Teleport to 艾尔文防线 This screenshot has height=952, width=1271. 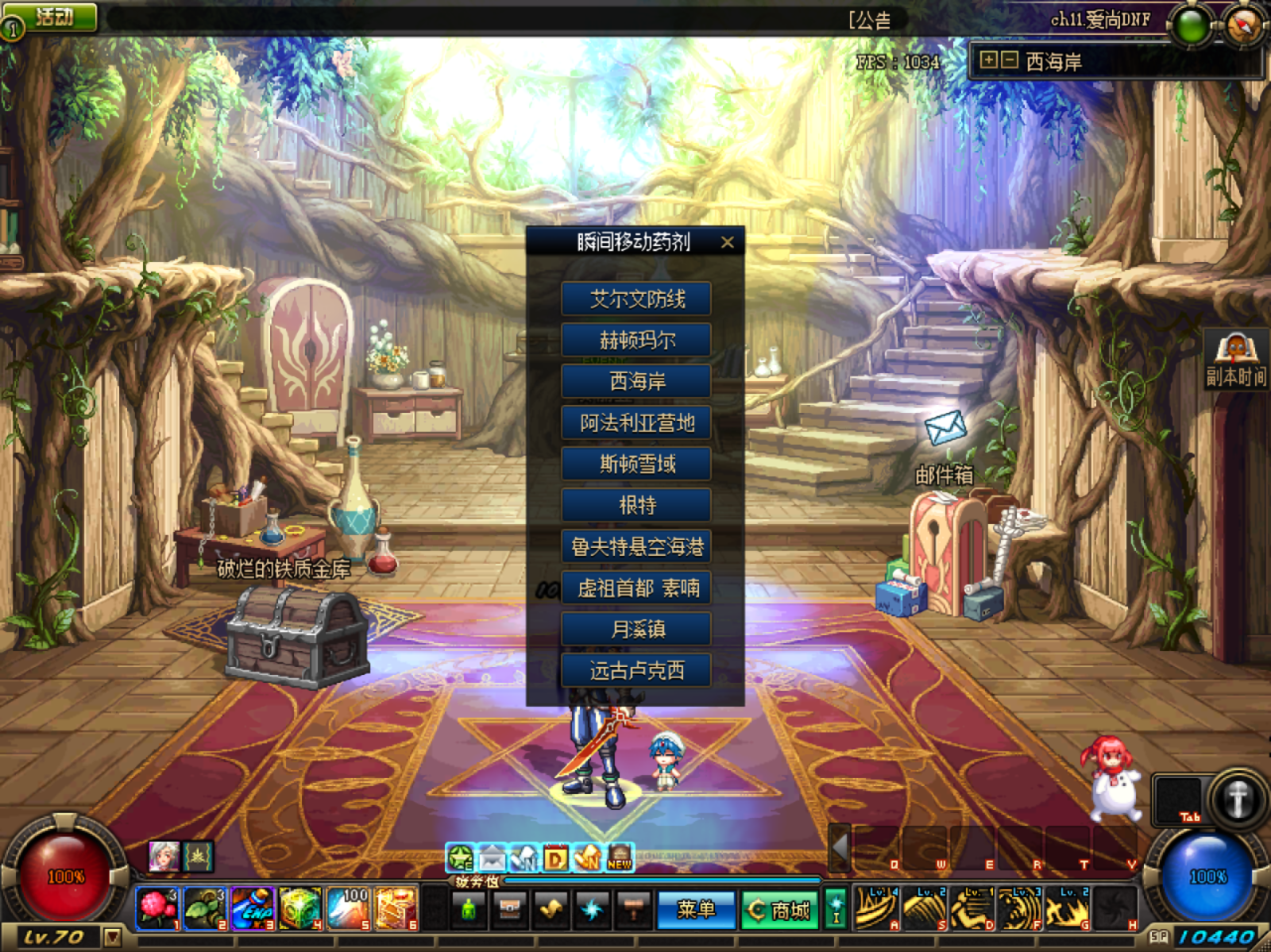pos(636,299)
